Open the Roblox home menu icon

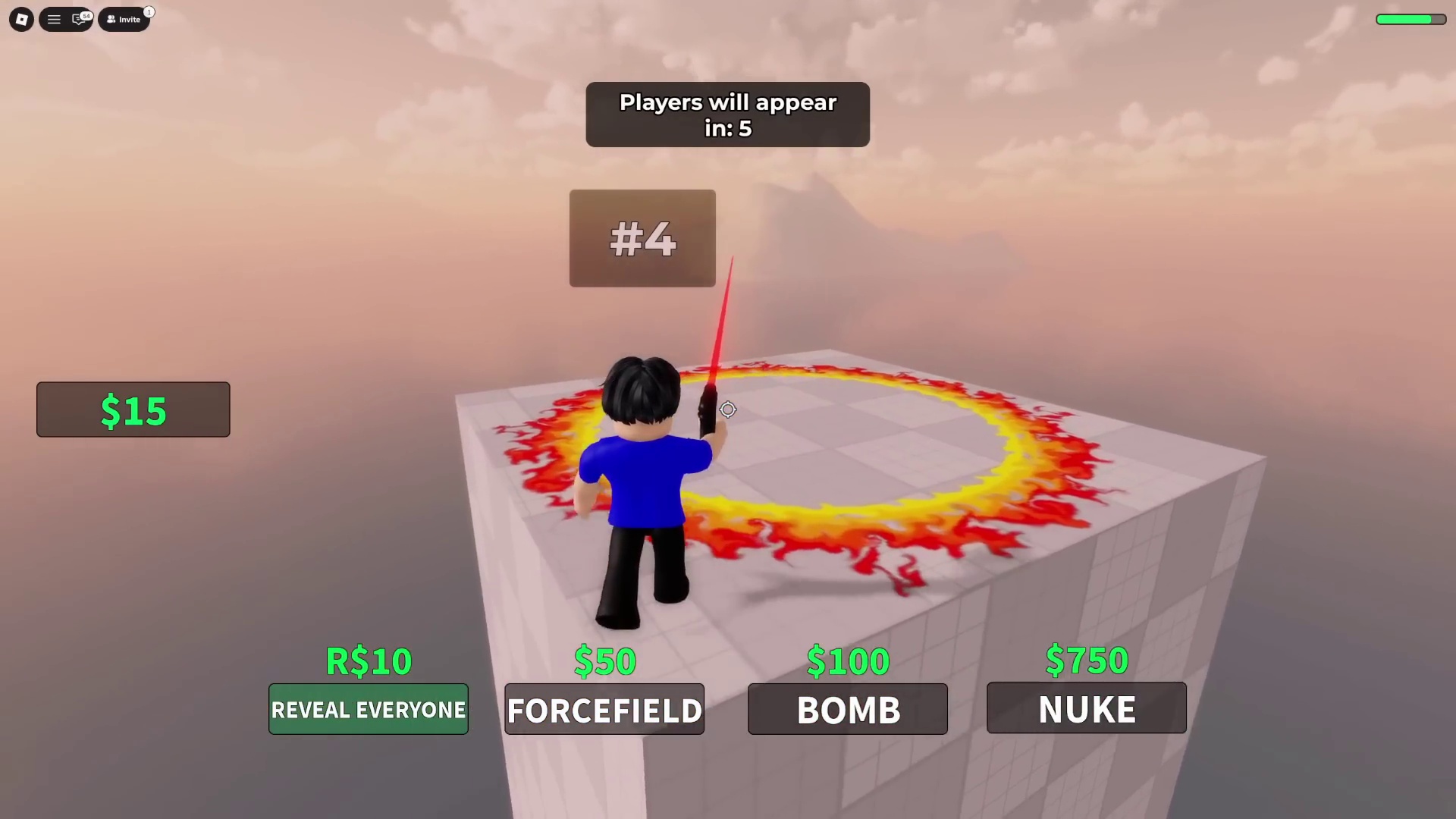[x=20, y=19]
